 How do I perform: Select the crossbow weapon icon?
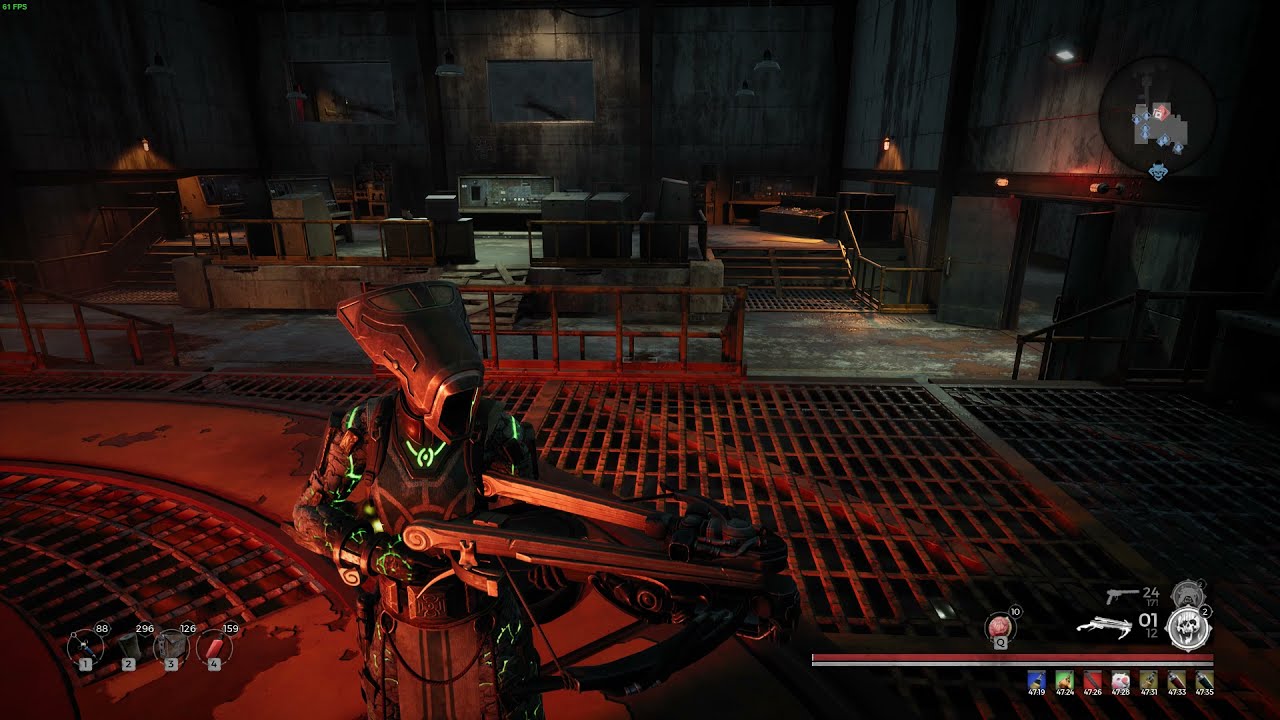tap(1103, 626)
